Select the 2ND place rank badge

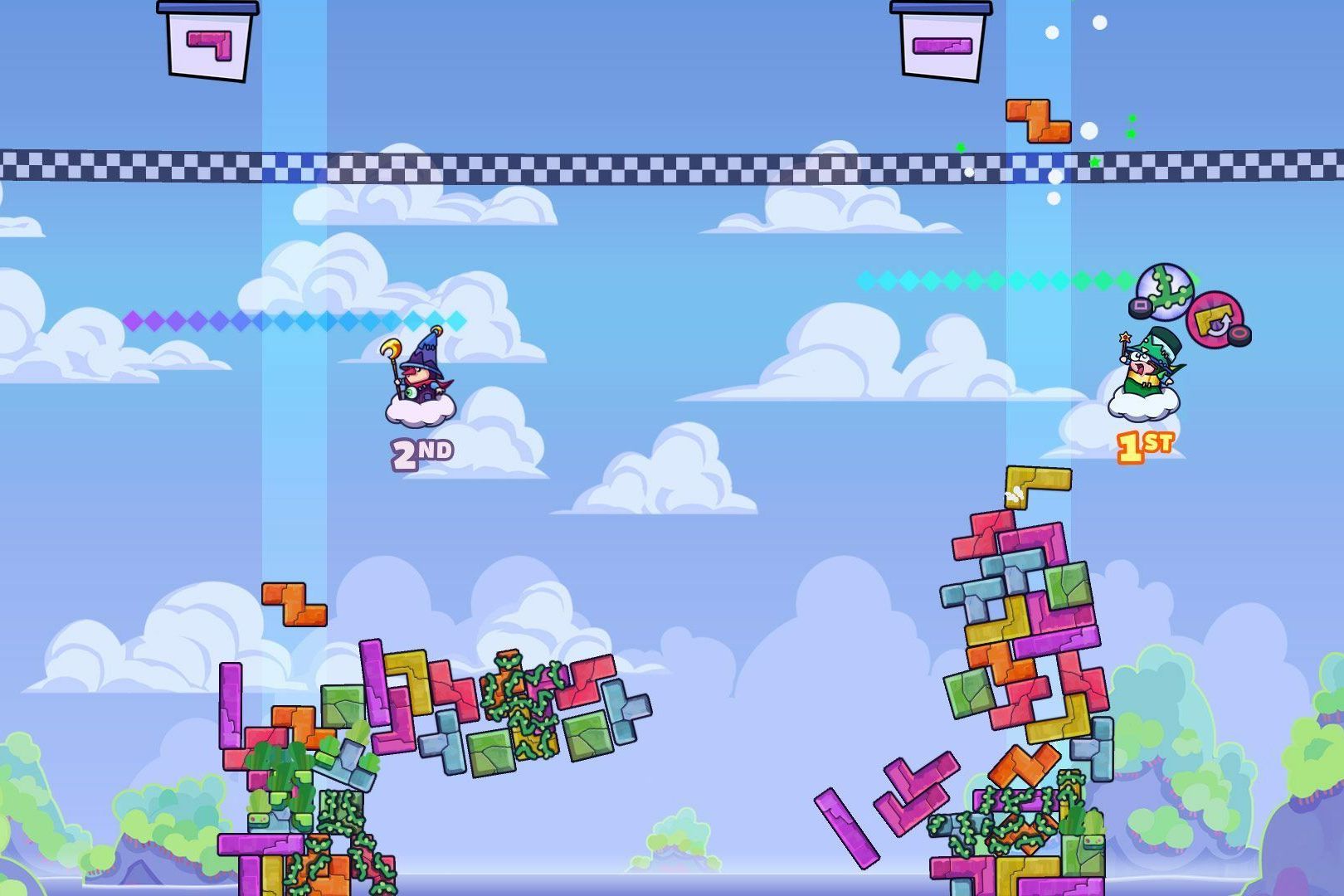coord(421,449)
